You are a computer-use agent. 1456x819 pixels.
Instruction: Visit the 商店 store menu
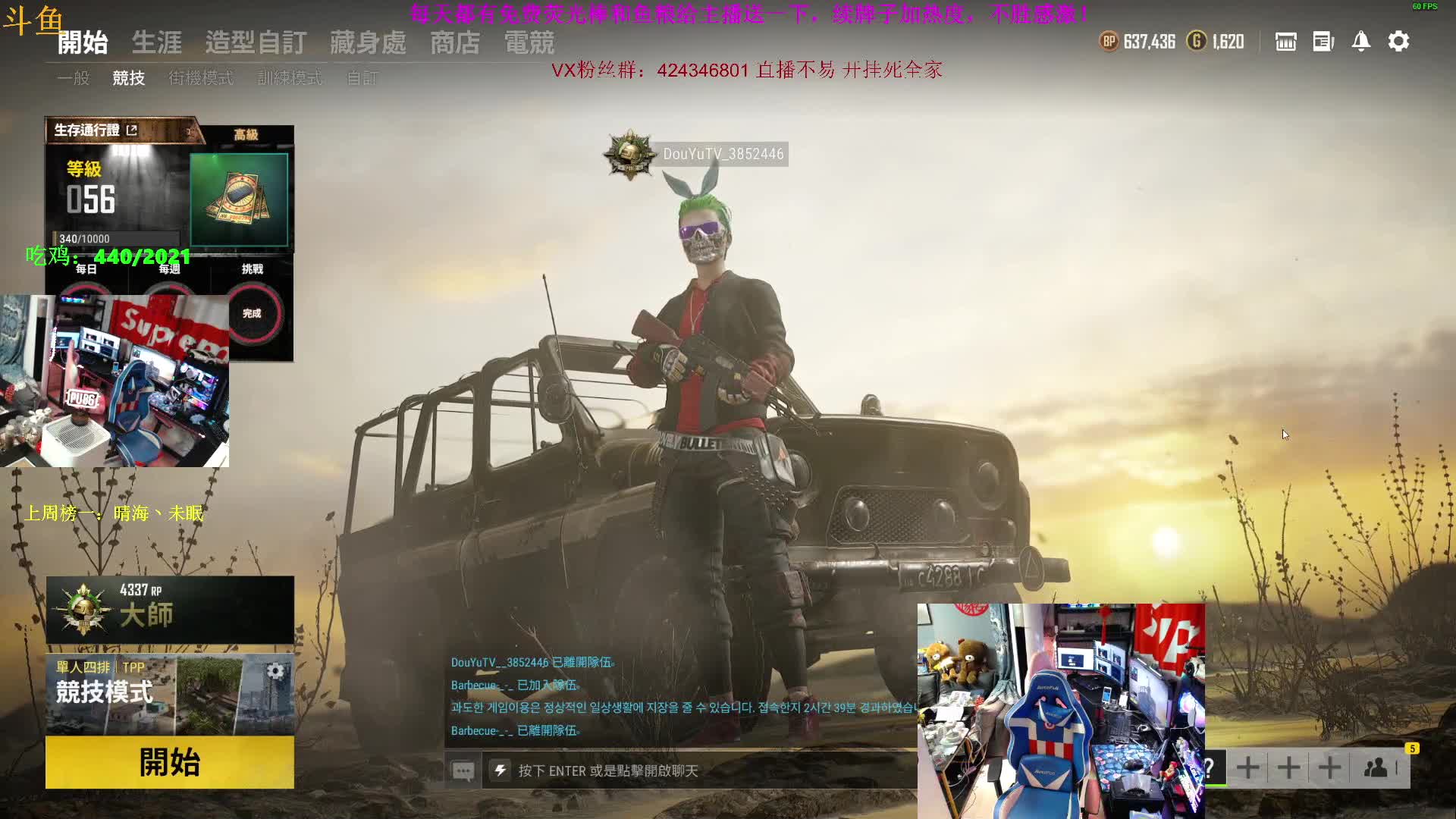(455, 42)
